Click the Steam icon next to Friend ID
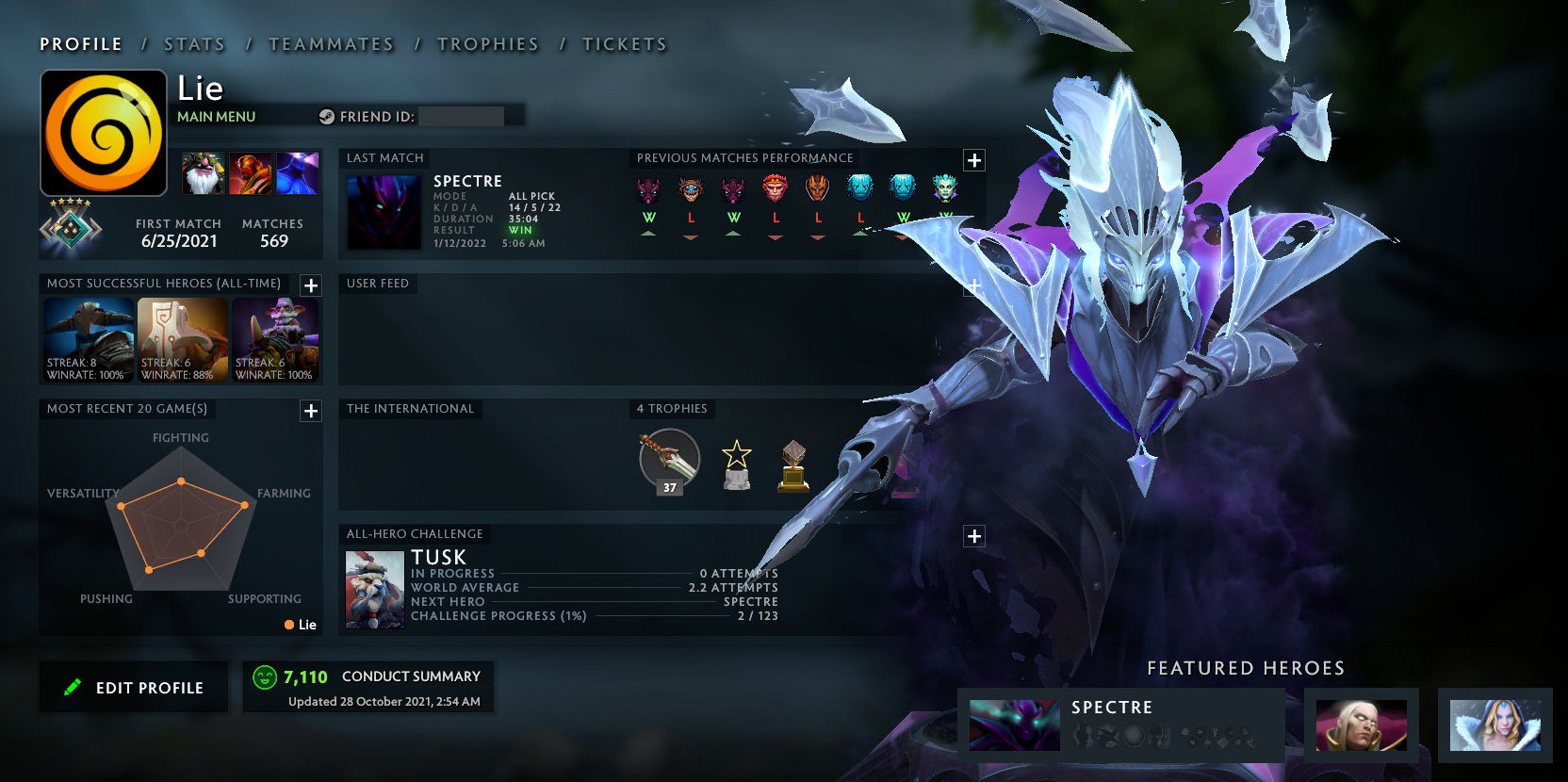The height and width of the screenshot is (782, 1568). click(328, 116)
